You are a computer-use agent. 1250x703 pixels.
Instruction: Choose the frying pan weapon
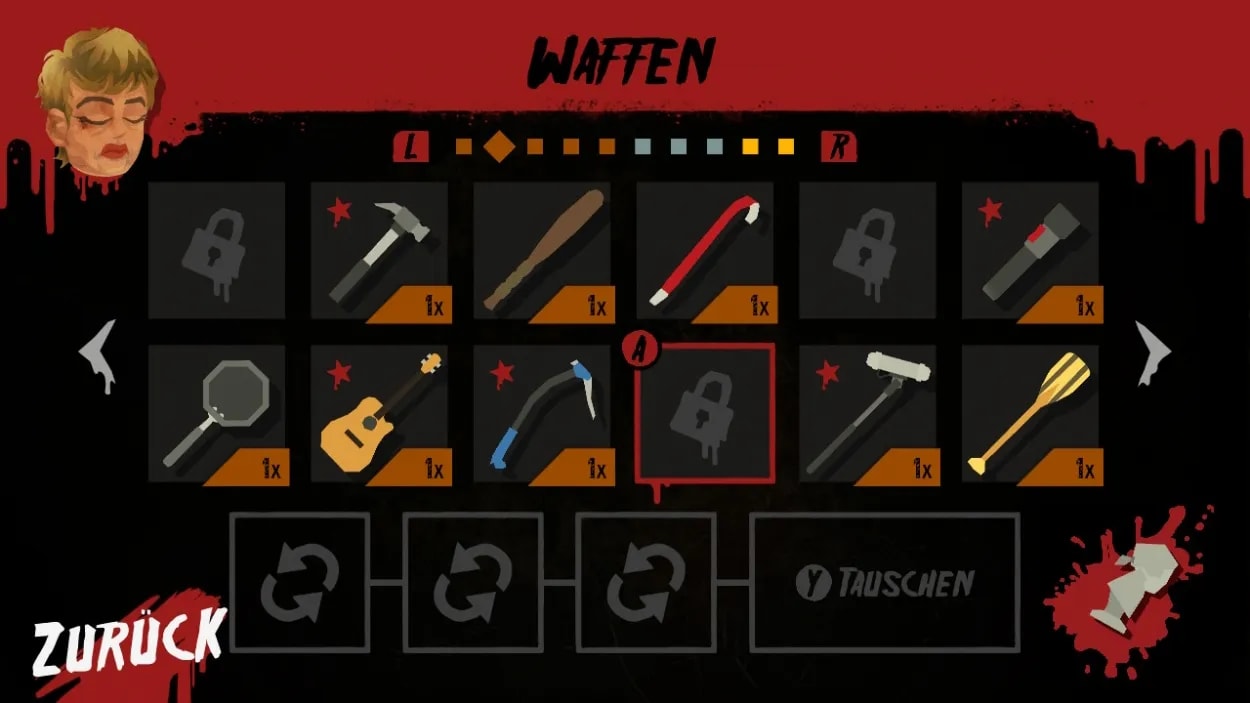tap(217, 415)
